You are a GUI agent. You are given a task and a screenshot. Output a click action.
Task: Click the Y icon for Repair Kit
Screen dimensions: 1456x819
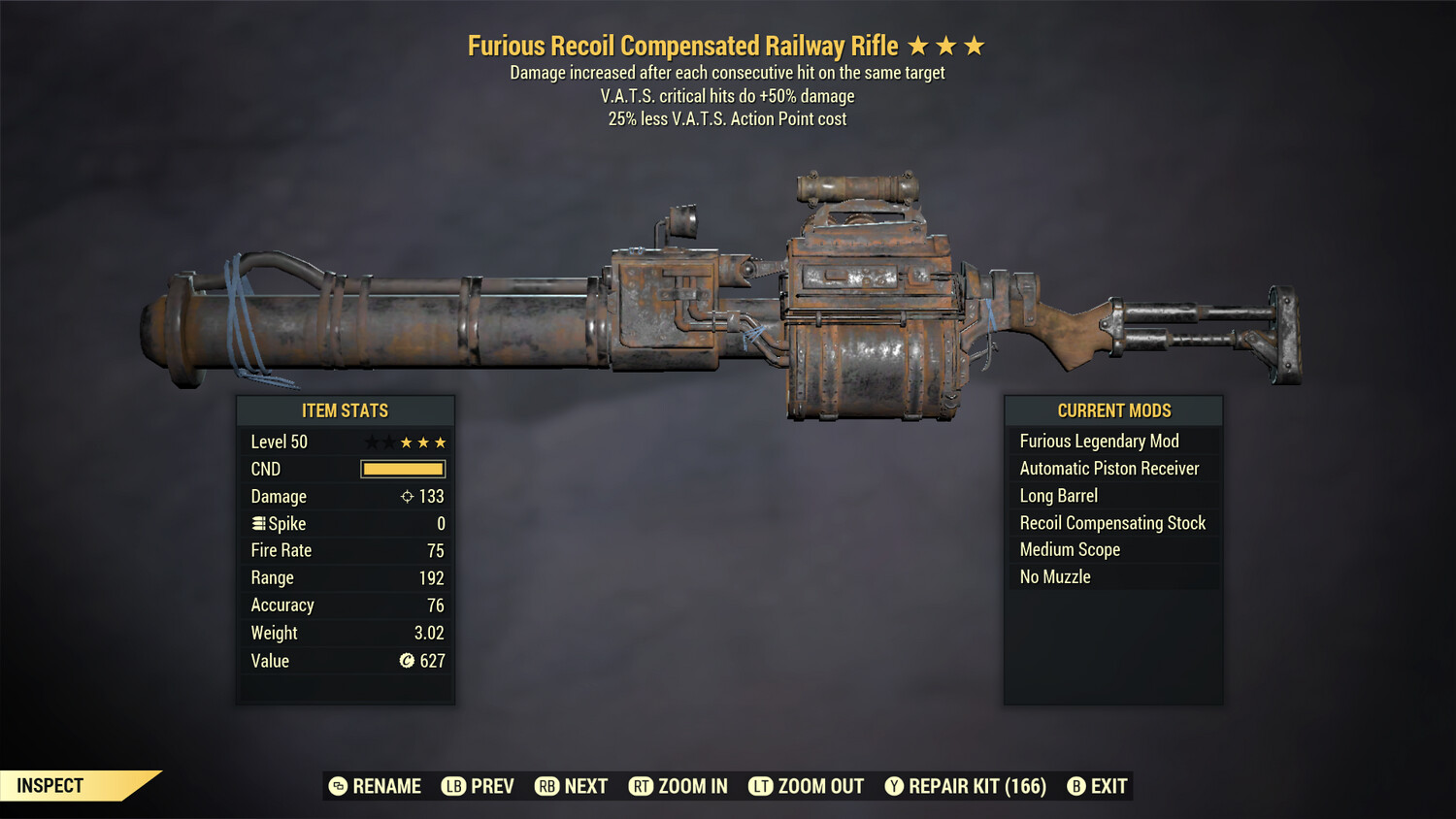click(894, 786)
